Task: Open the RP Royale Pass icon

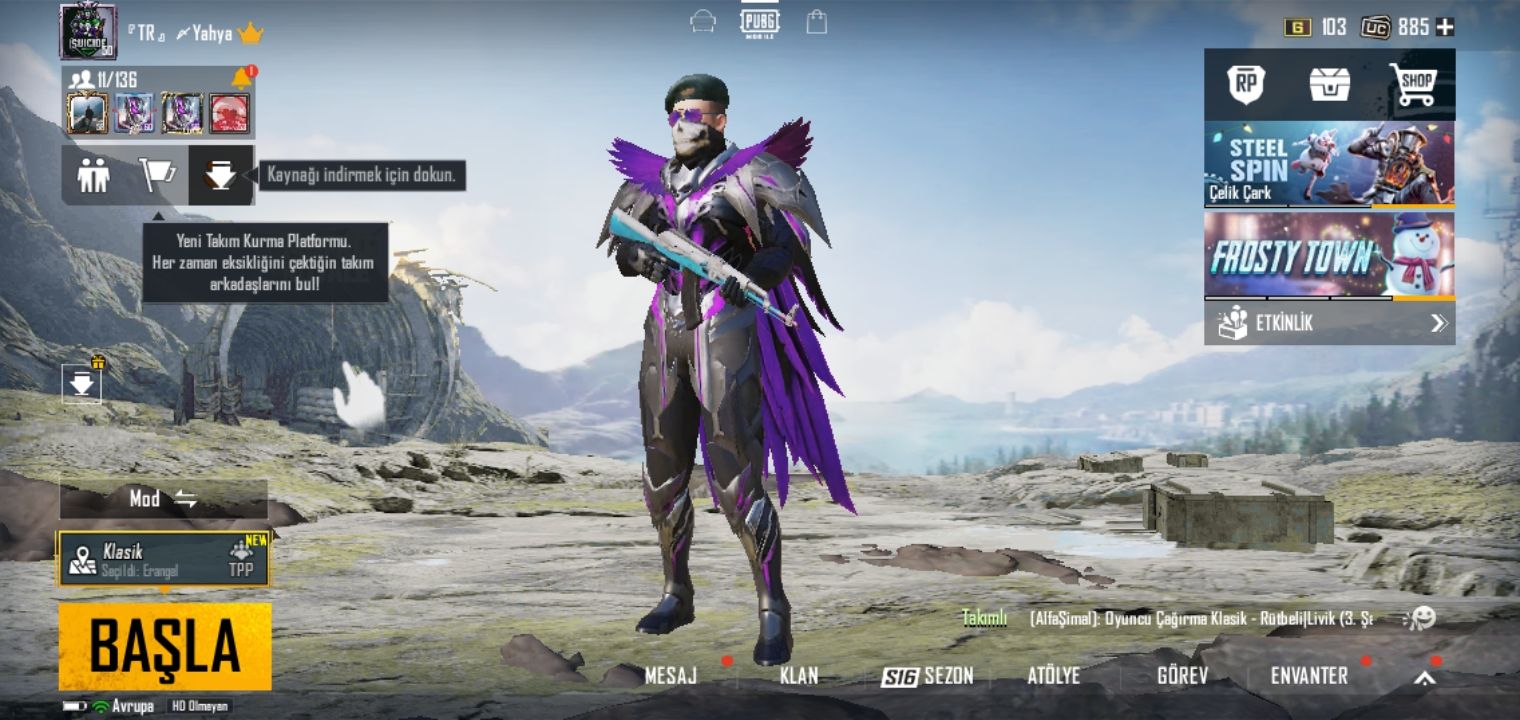Action: coord(1245,85)
